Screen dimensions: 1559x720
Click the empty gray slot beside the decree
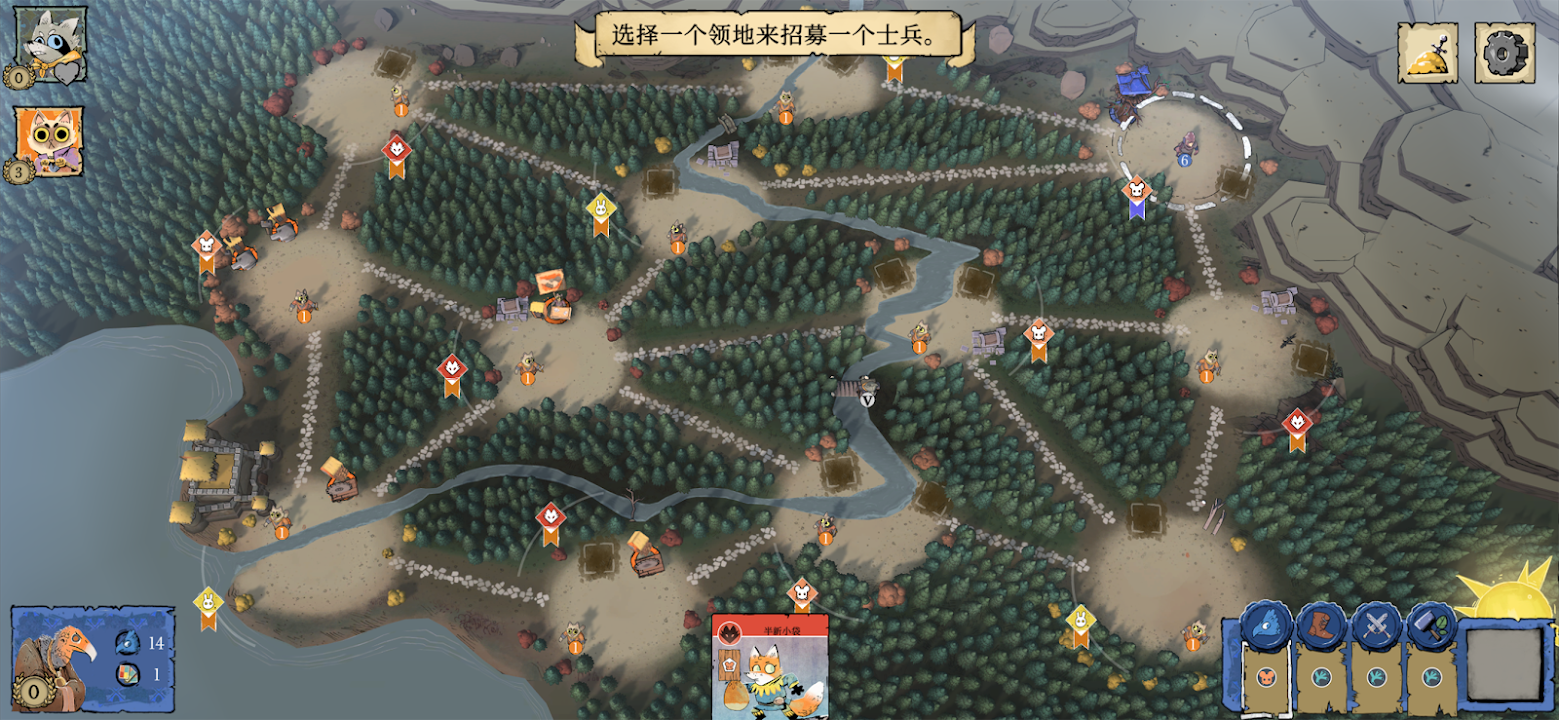coord(1504,665)
